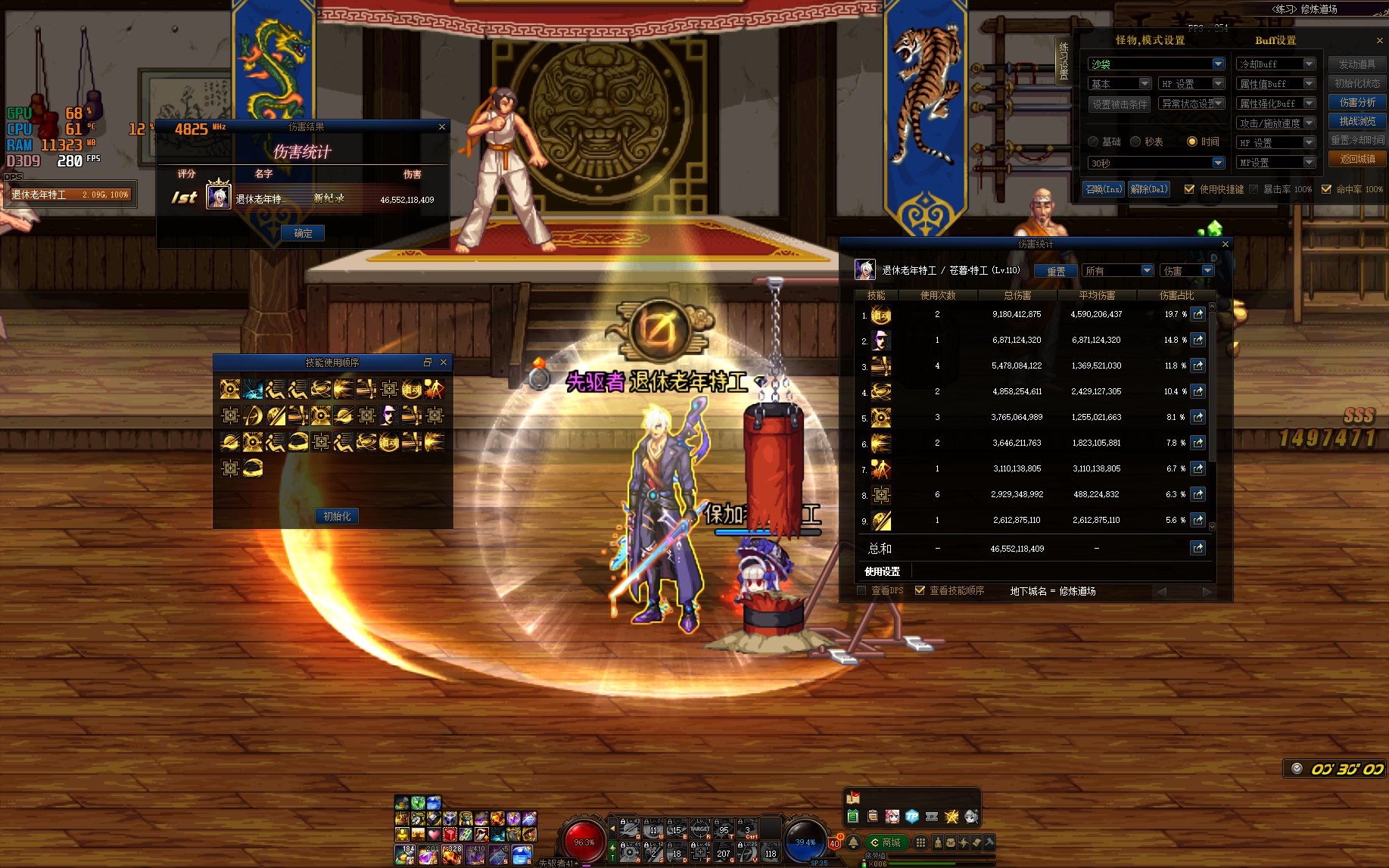The height and width of the screenshot is (868, 1389).
Task: Click 返回城镇 to return to town
Action: (x=1357, y=159)
